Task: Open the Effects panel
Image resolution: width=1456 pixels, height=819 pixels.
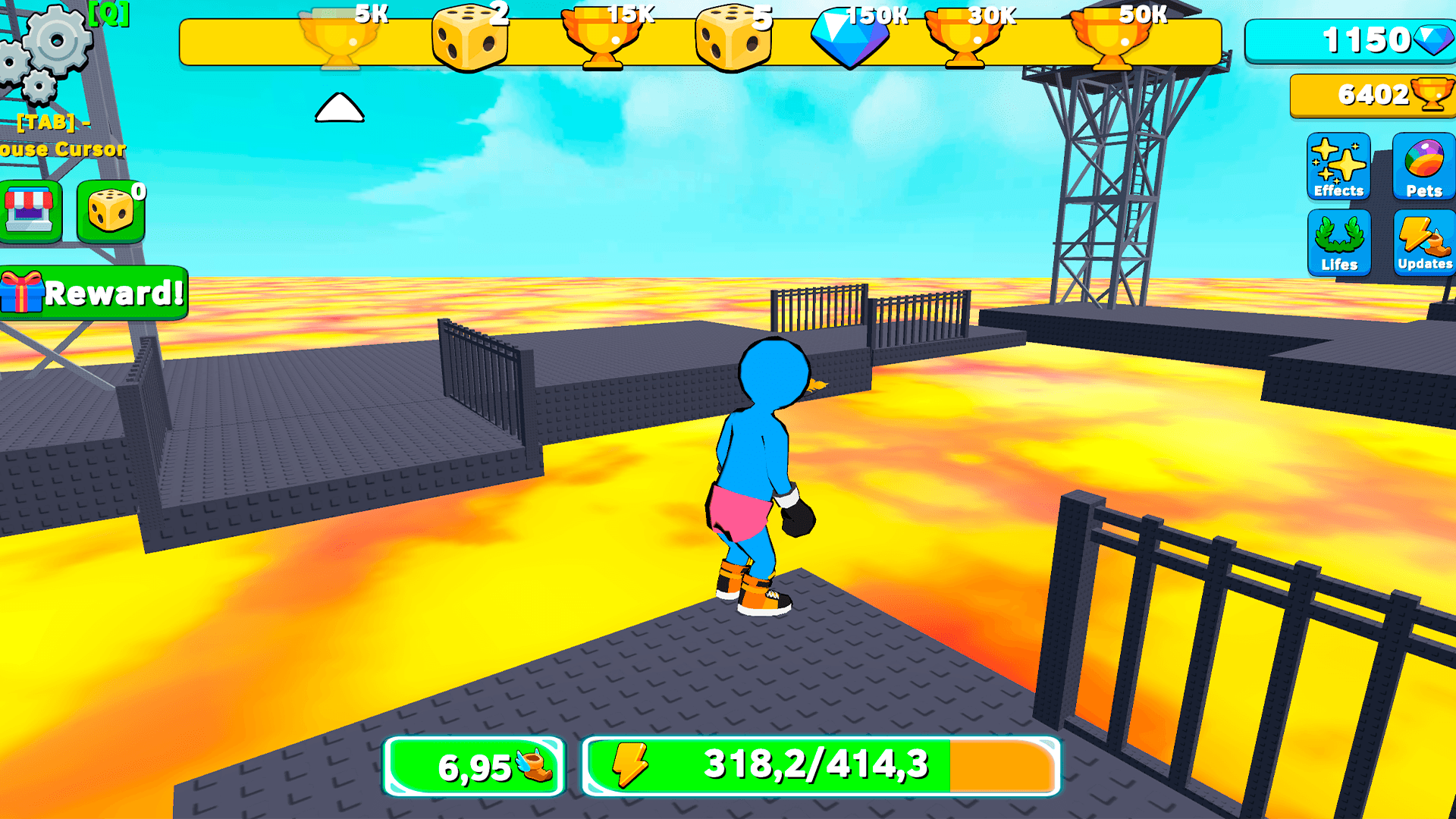Action: coord(1337,167)
